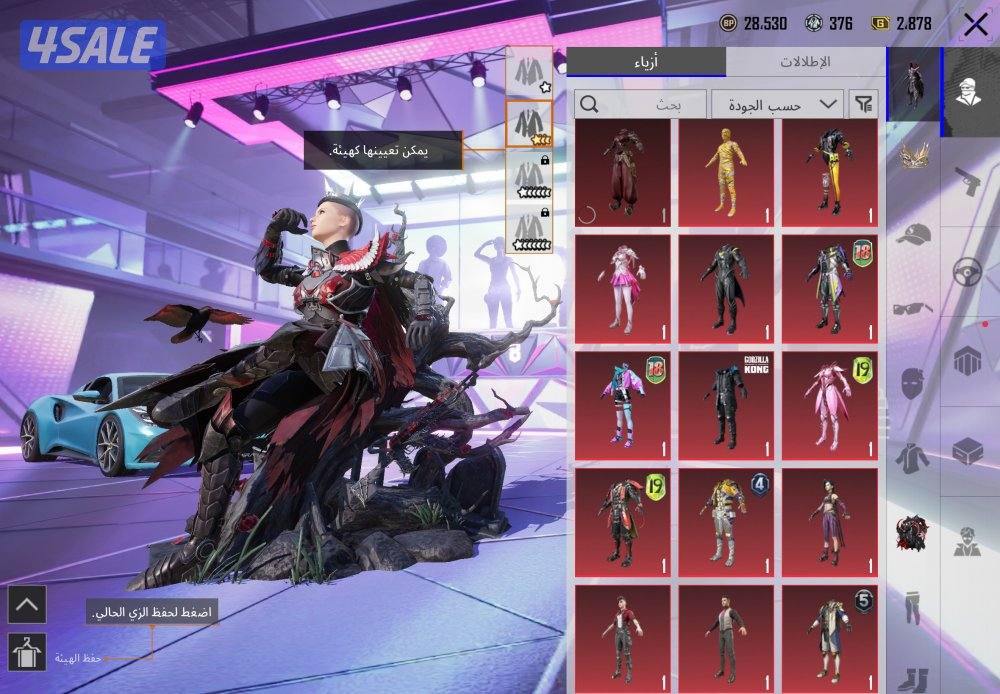Close the inventory screen with the X

click(974, 25)
